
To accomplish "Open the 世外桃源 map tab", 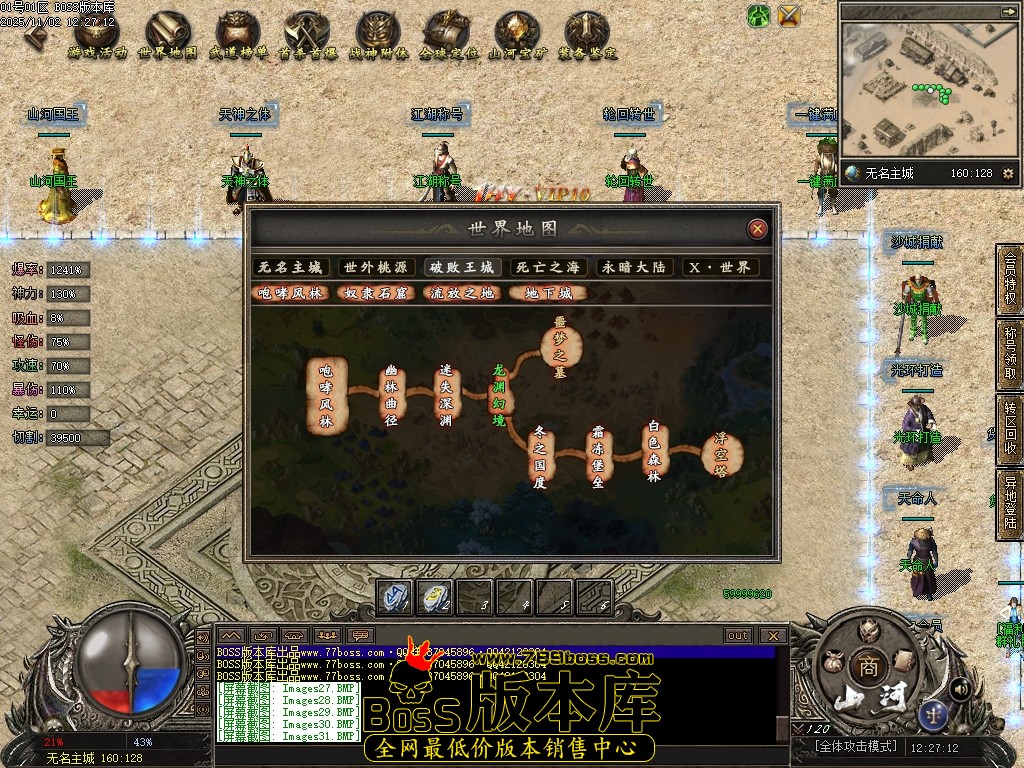I will coord(376,268).
